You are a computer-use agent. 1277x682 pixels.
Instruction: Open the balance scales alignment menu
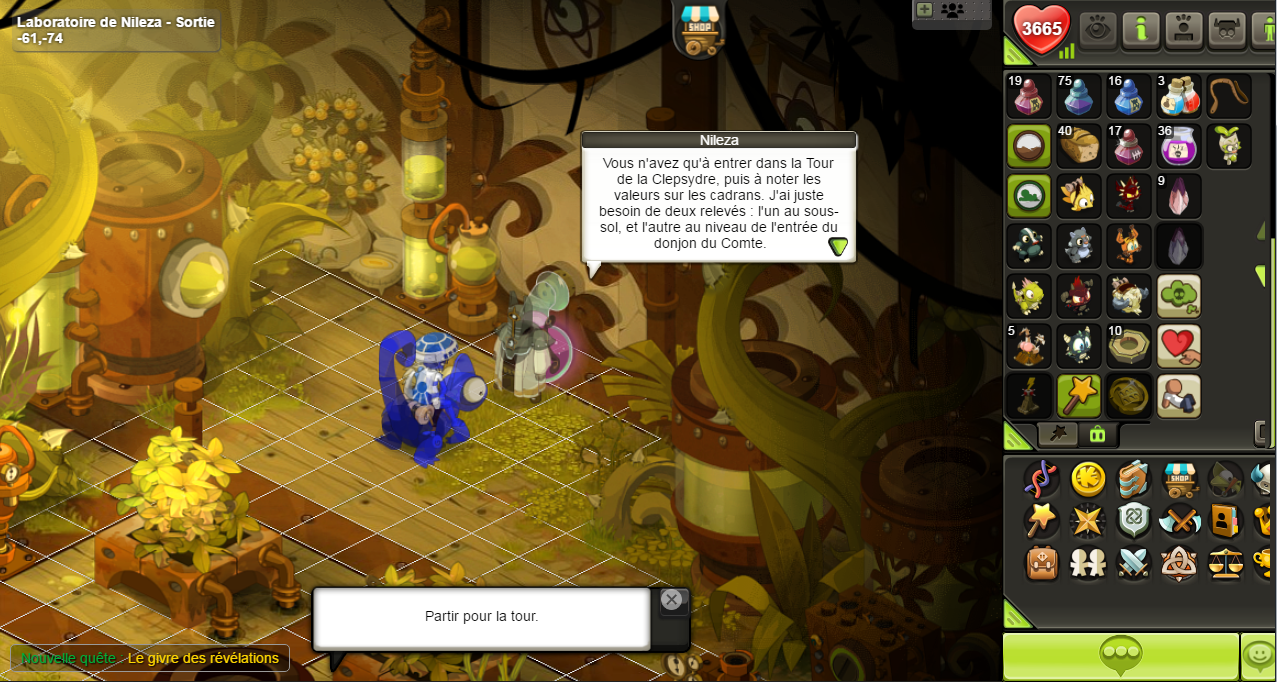[1226, 563]
